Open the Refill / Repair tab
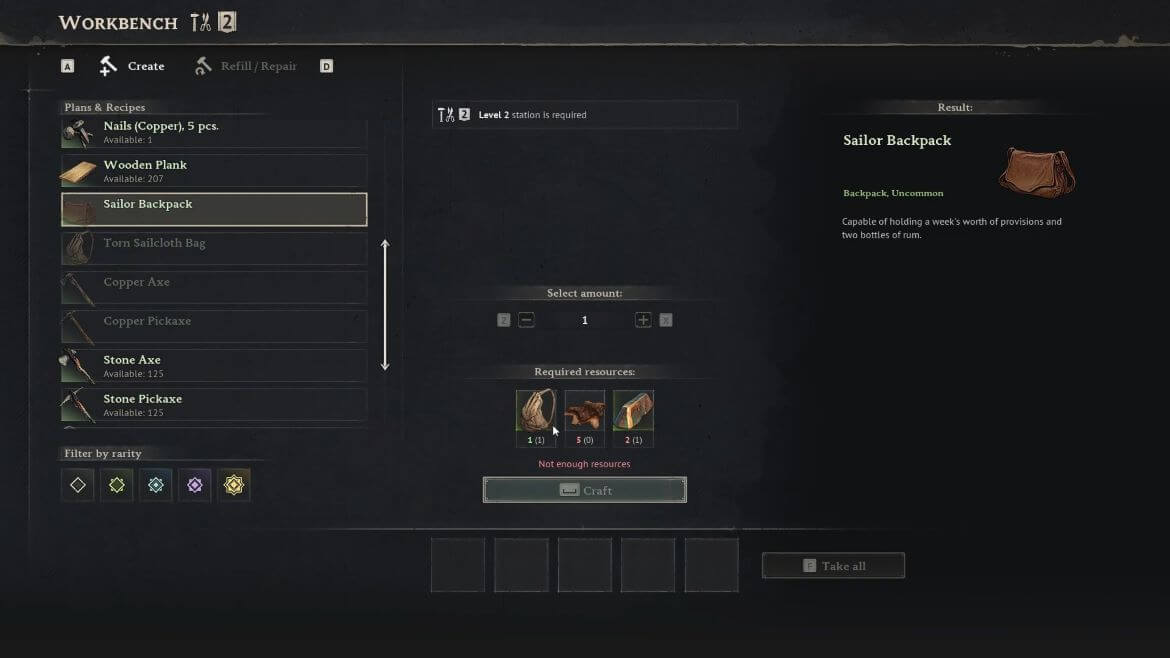The image size is (1170, 658). point(246,66)
